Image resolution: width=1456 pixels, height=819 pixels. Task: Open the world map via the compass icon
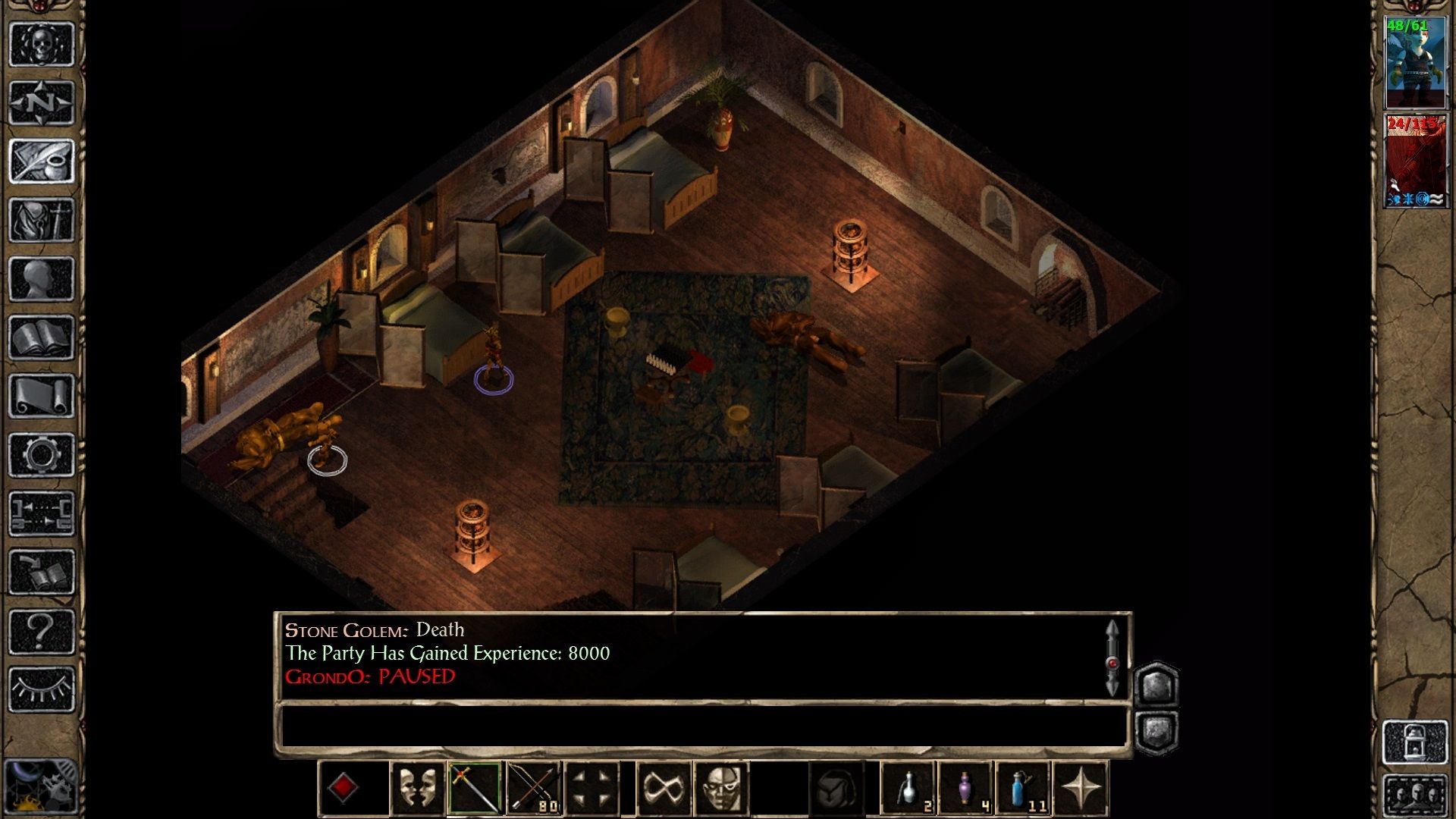click(42, 102)
